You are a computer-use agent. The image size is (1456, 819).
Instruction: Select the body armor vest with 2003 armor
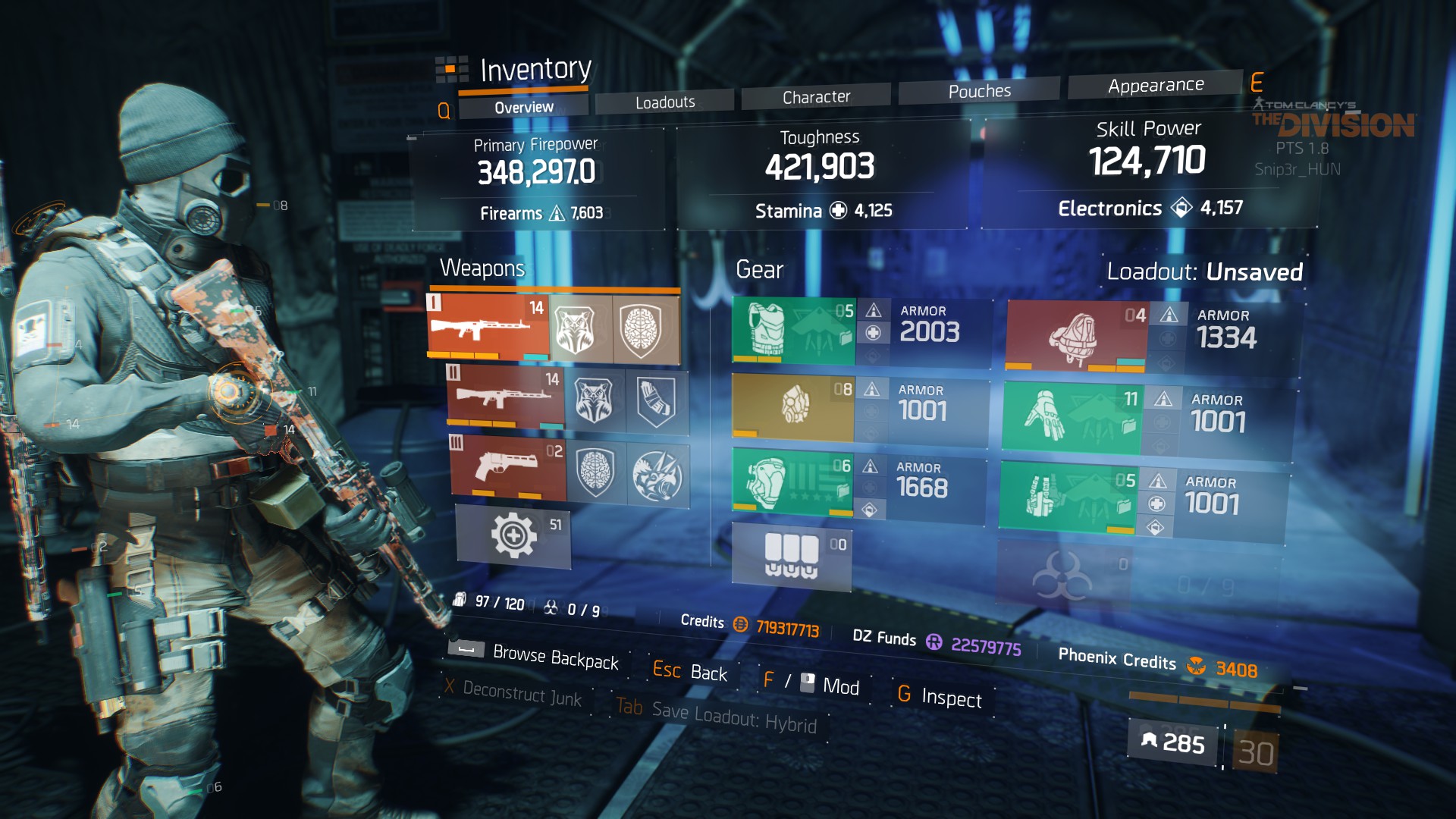tap(793, 331)
